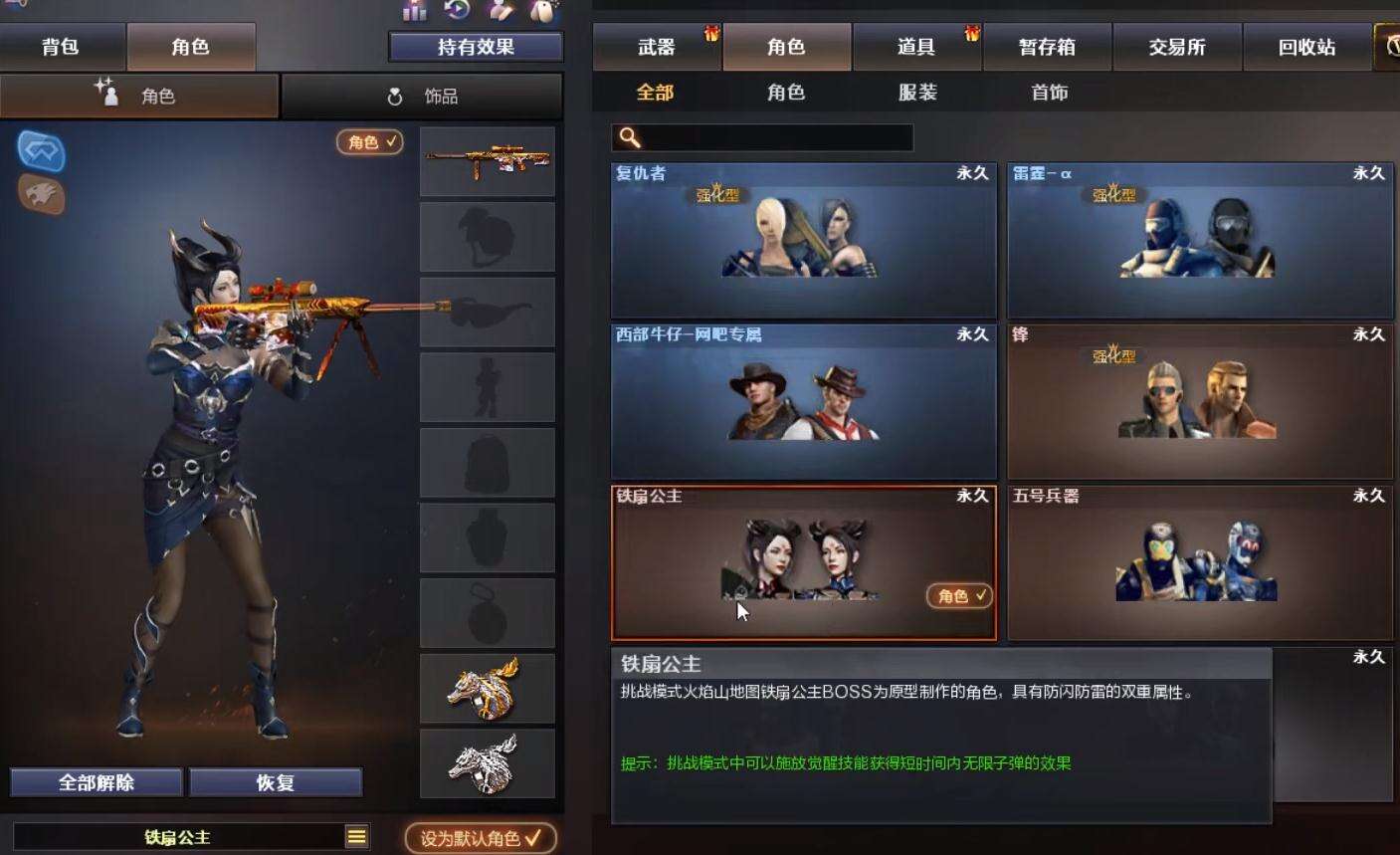
Task: Switch to the 服装 tab
Action: coord(916,93)
